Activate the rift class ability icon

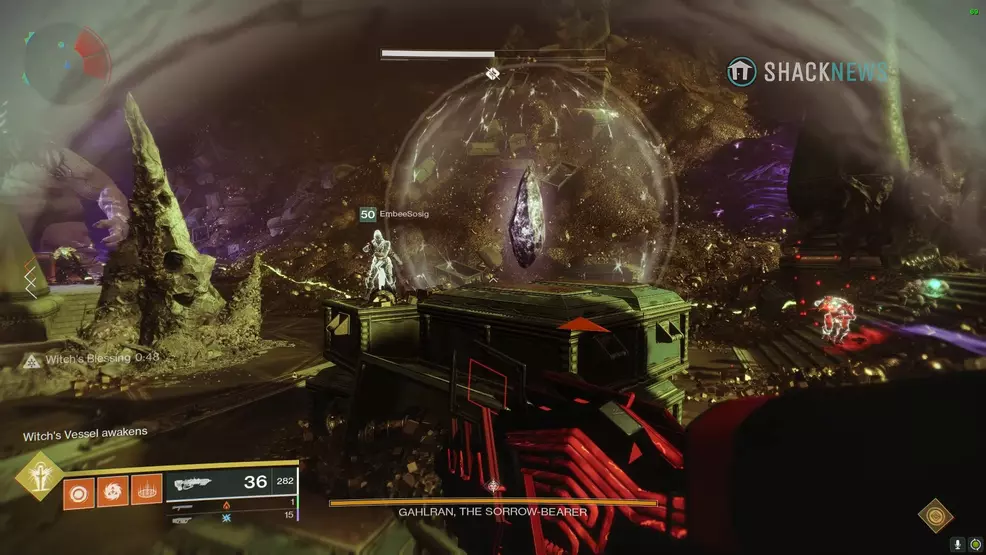tap(146, 491)
